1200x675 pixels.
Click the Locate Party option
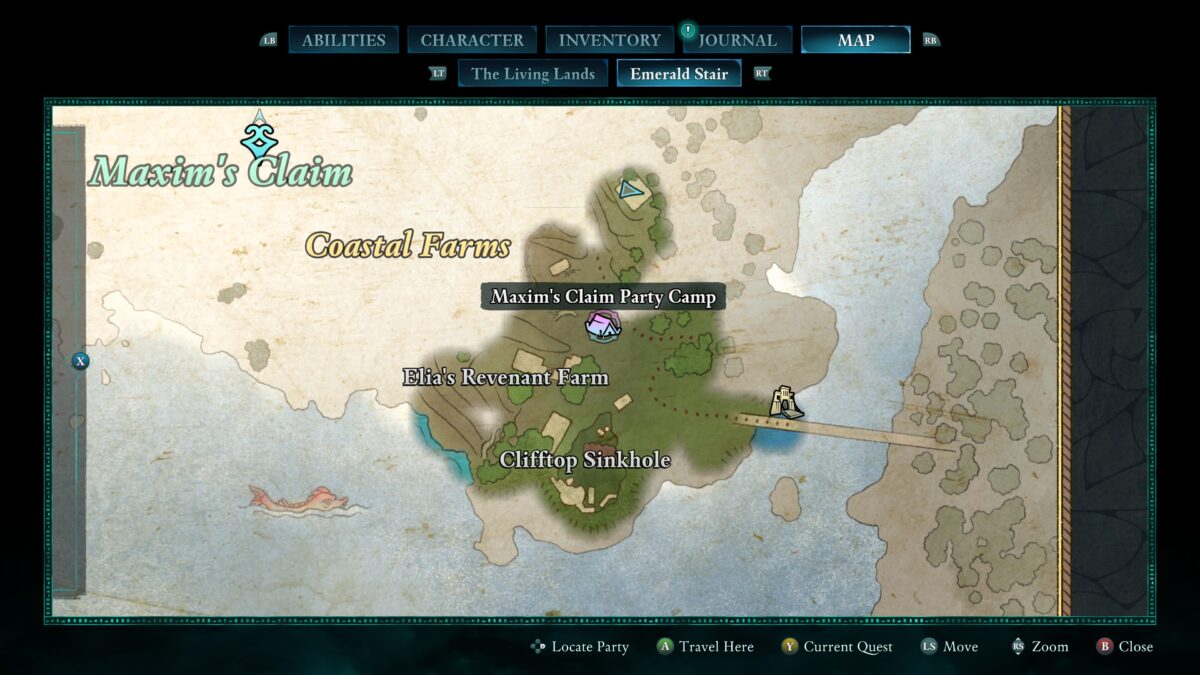[x=580, y=646]
